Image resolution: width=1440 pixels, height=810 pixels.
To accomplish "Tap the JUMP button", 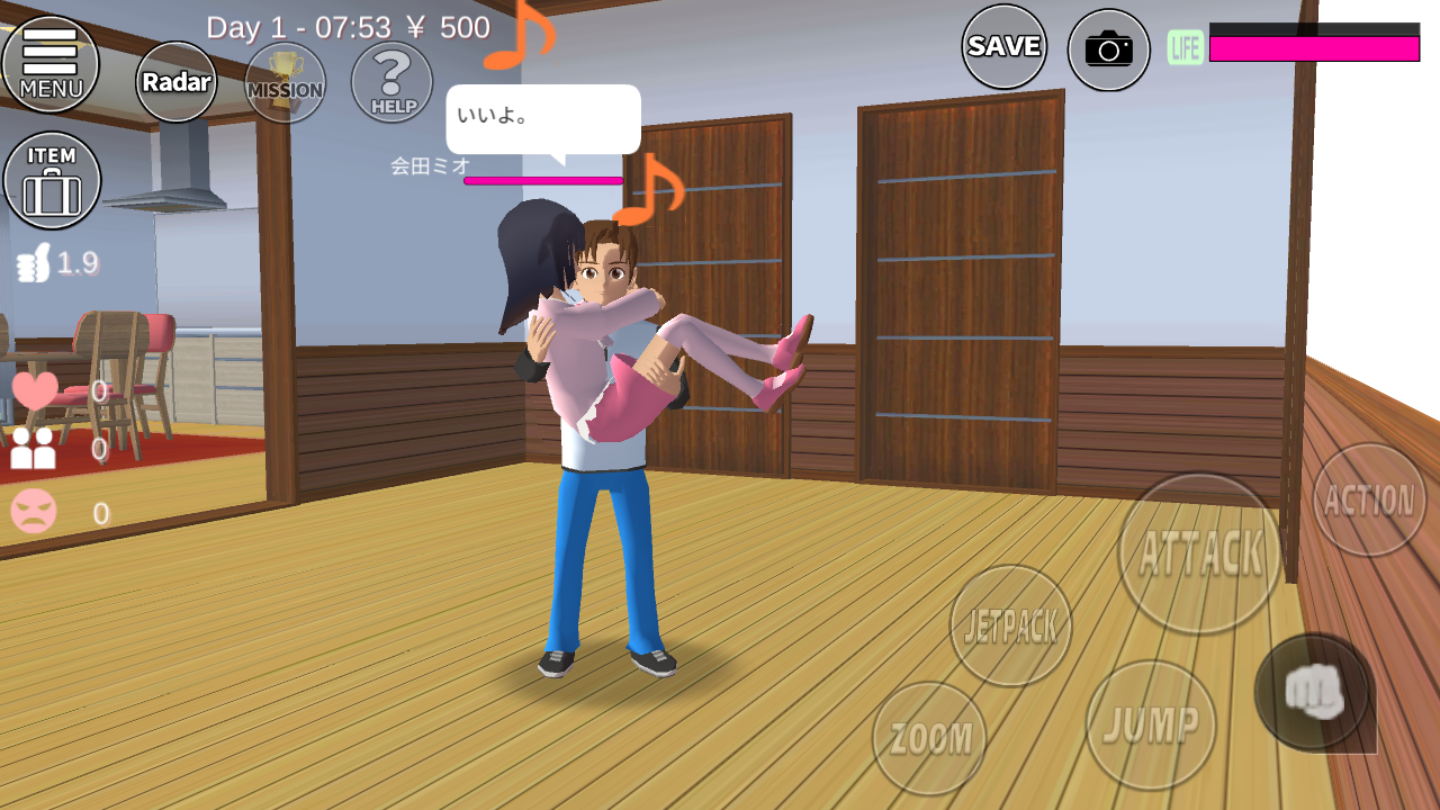I will (x=1151, y=725).
